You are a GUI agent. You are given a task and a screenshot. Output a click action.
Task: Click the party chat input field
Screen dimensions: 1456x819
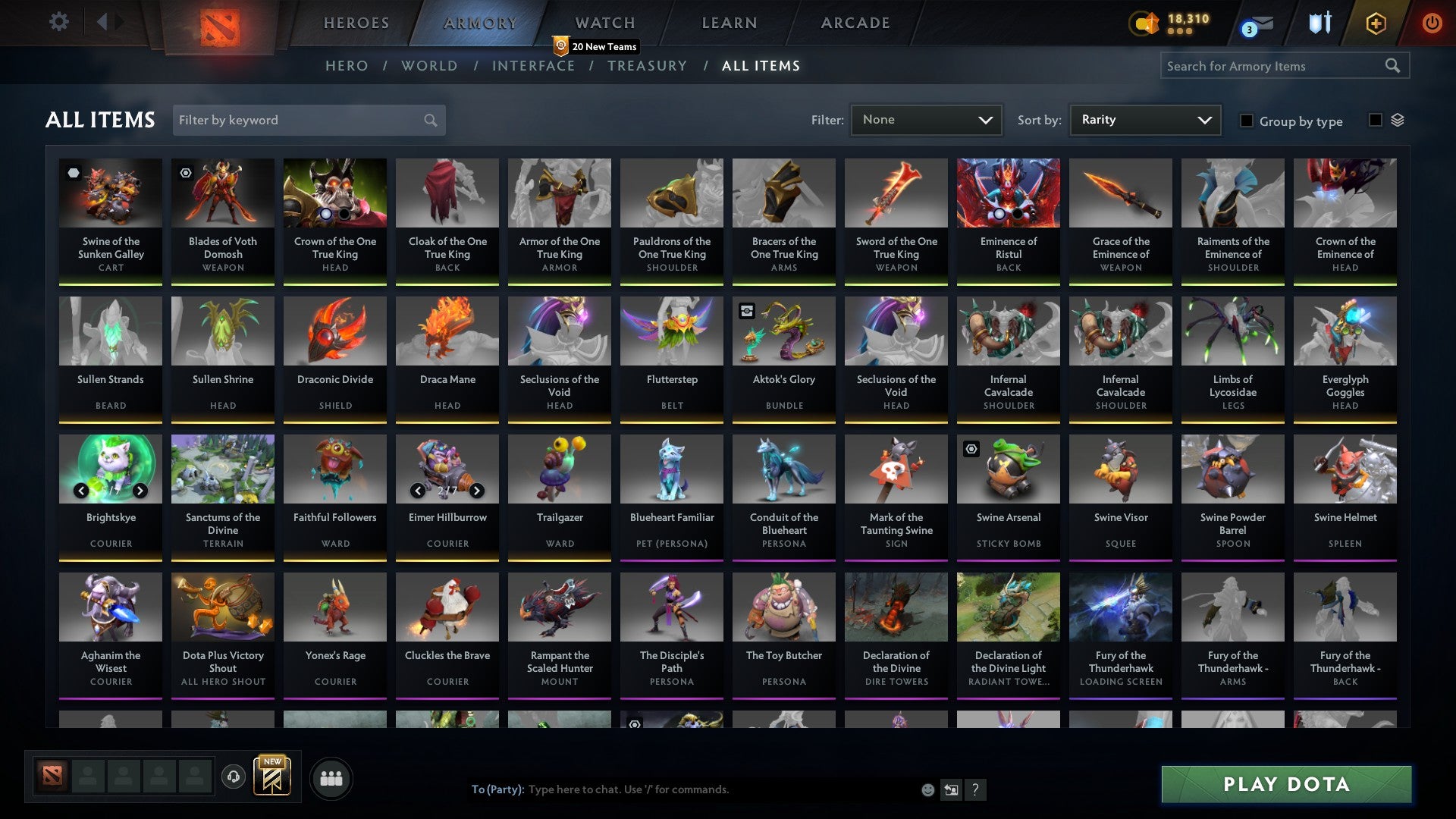pyautogui.click(x=682, y=789)
